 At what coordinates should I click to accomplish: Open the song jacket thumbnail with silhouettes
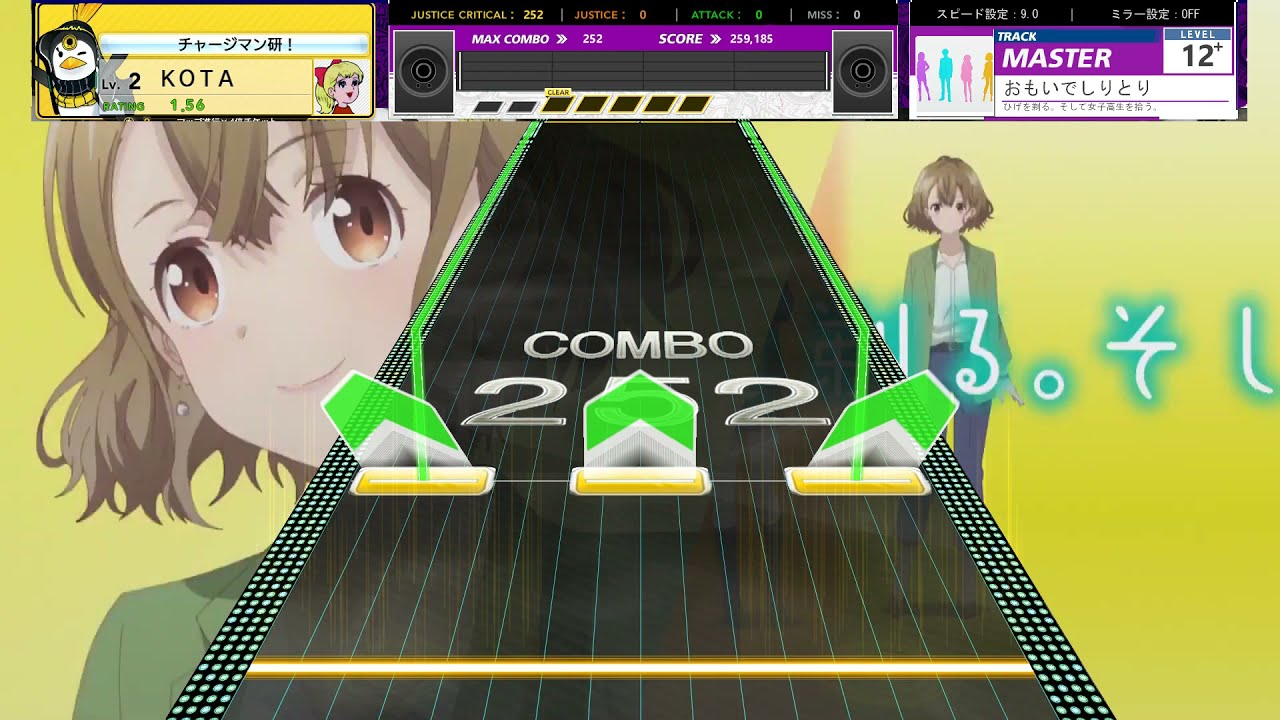pos(953,76)
